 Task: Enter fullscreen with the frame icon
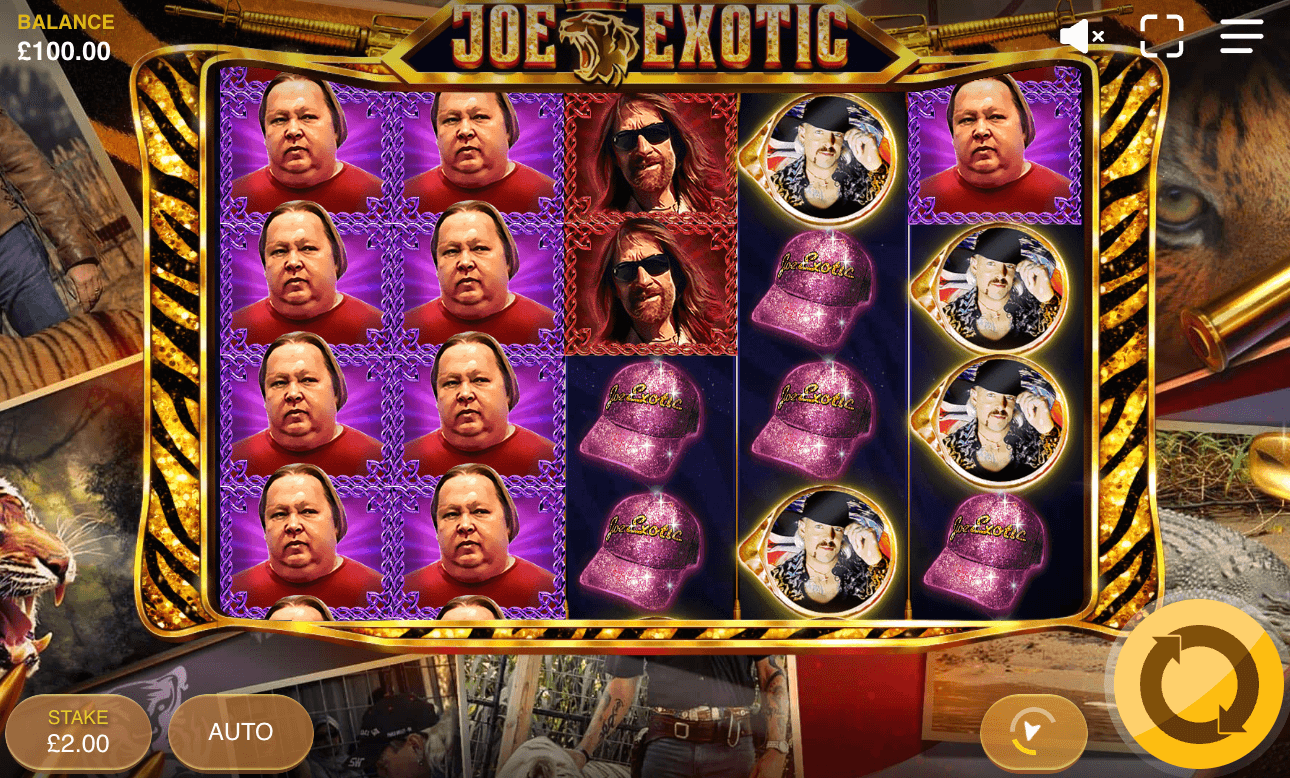1162,36
